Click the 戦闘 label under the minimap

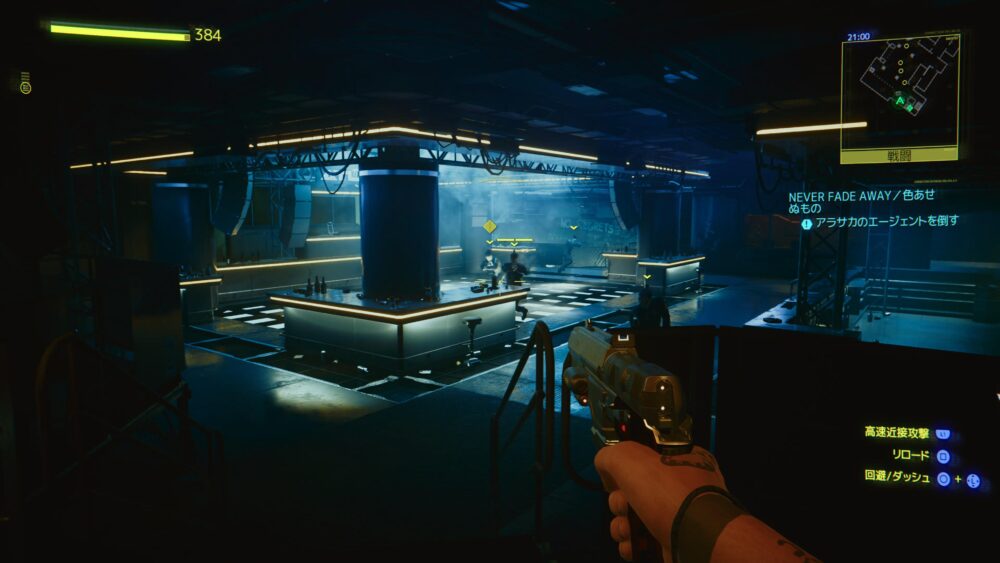[x=900, y=156]
